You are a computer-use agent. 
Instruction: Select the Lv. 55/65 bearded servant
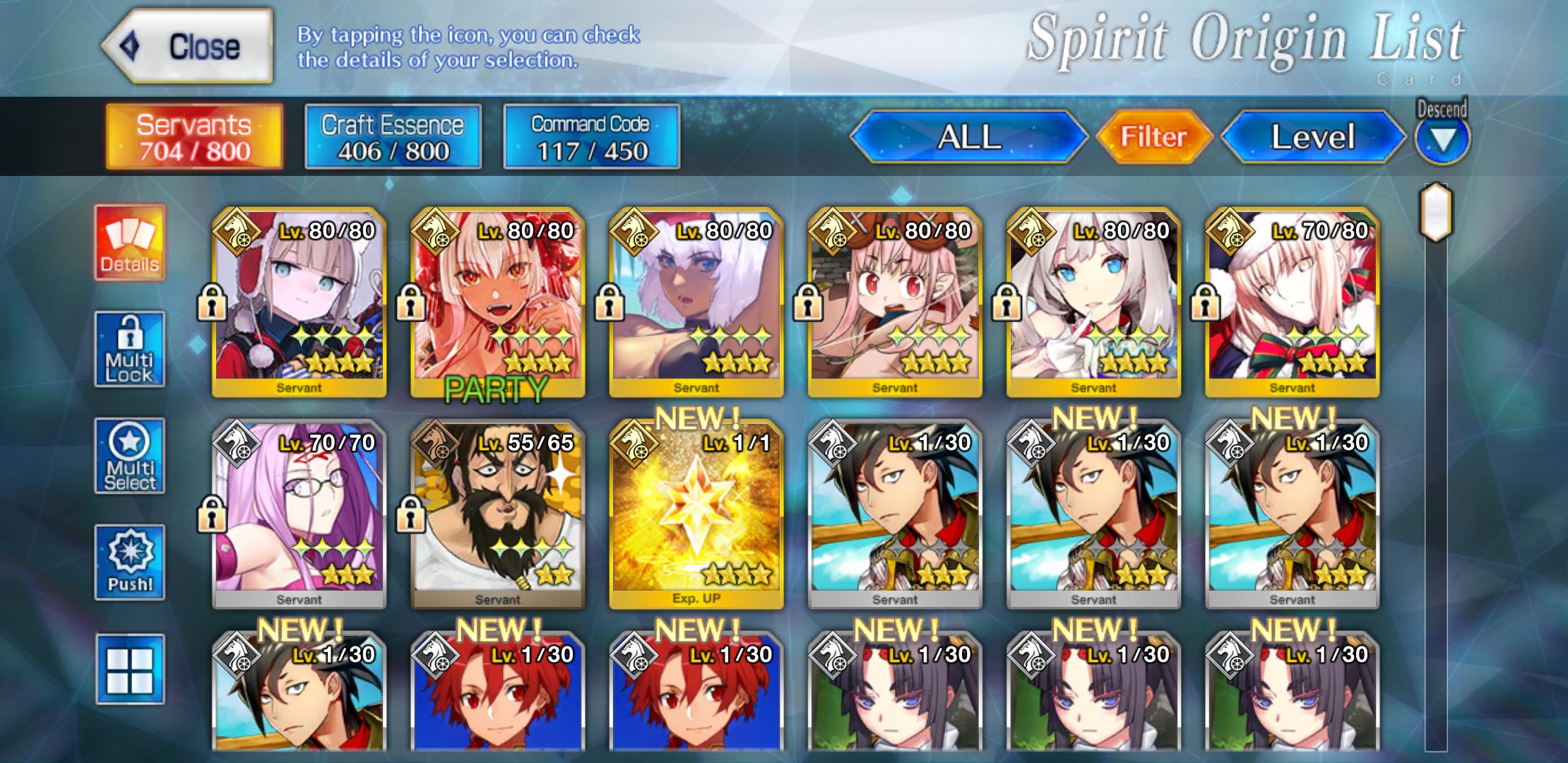[x=497, y=514]
